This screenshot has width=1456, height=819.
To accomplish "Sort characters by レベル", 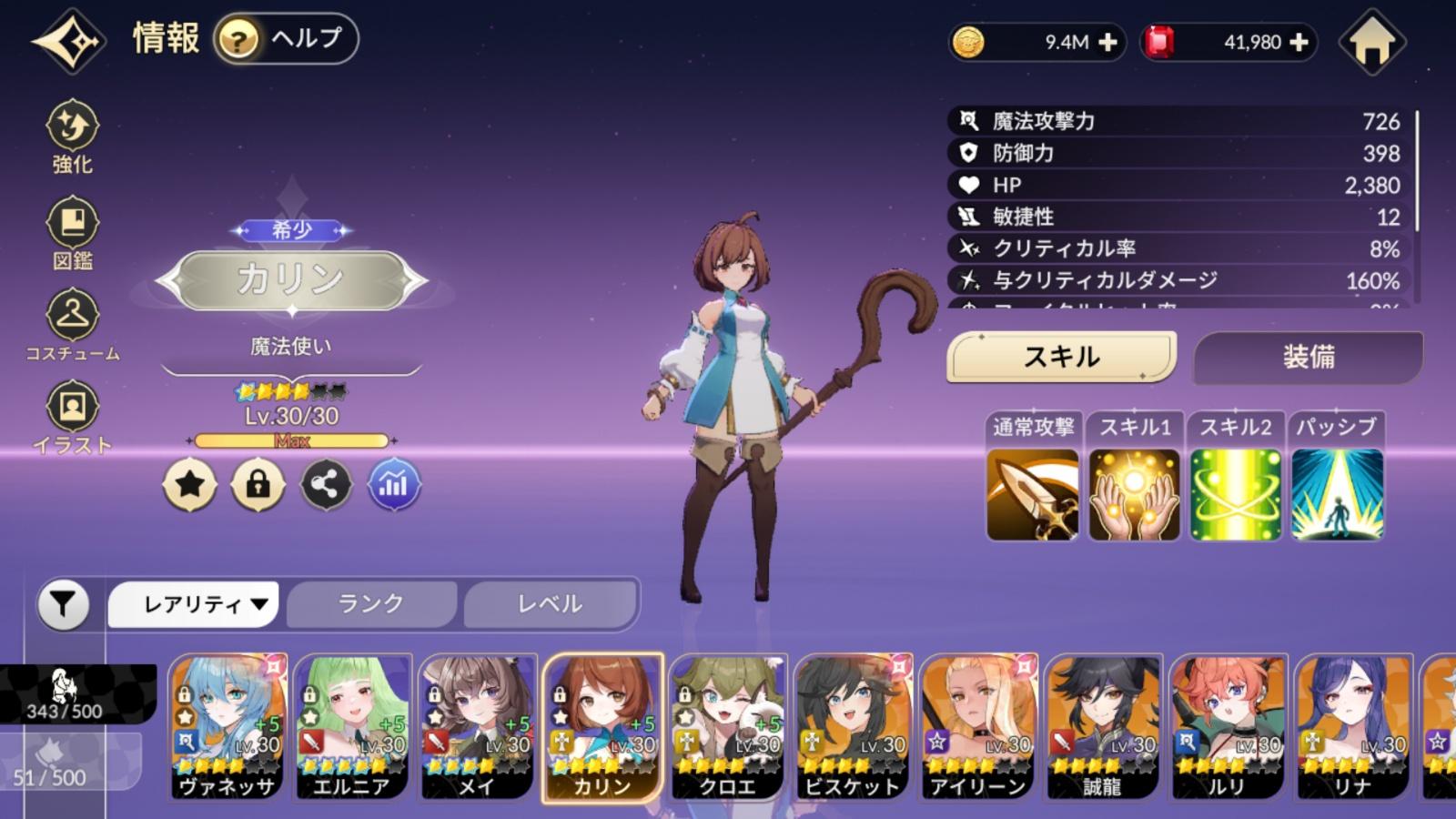I will click(x=550, y=604).
